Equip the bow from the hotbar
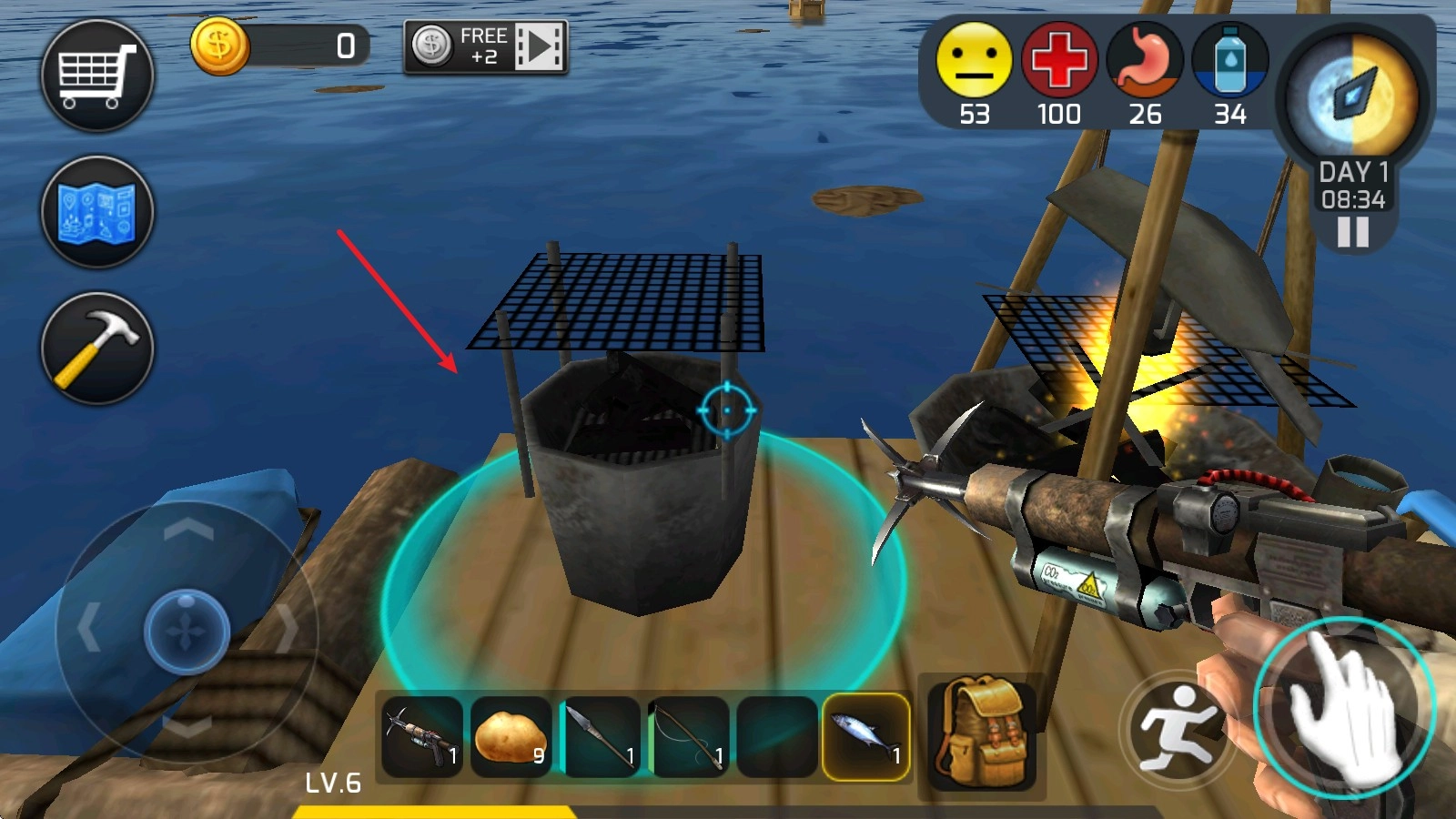The image size is (1456, 819). coord(688,736)
